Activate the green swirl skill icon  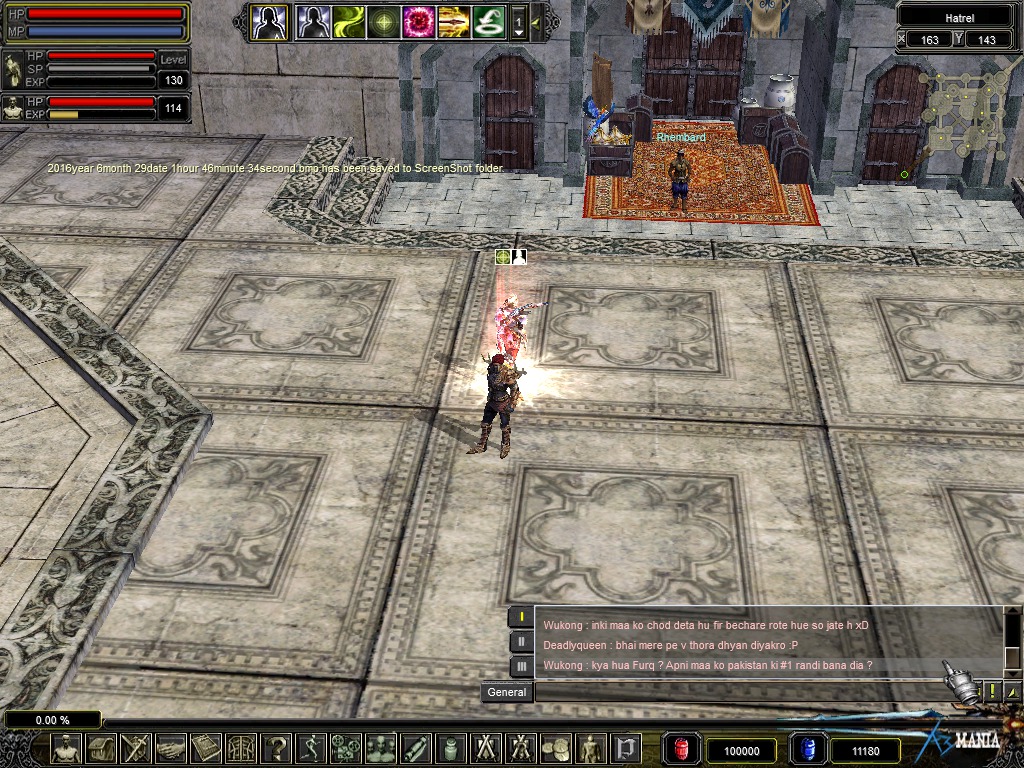pos(348,21)
